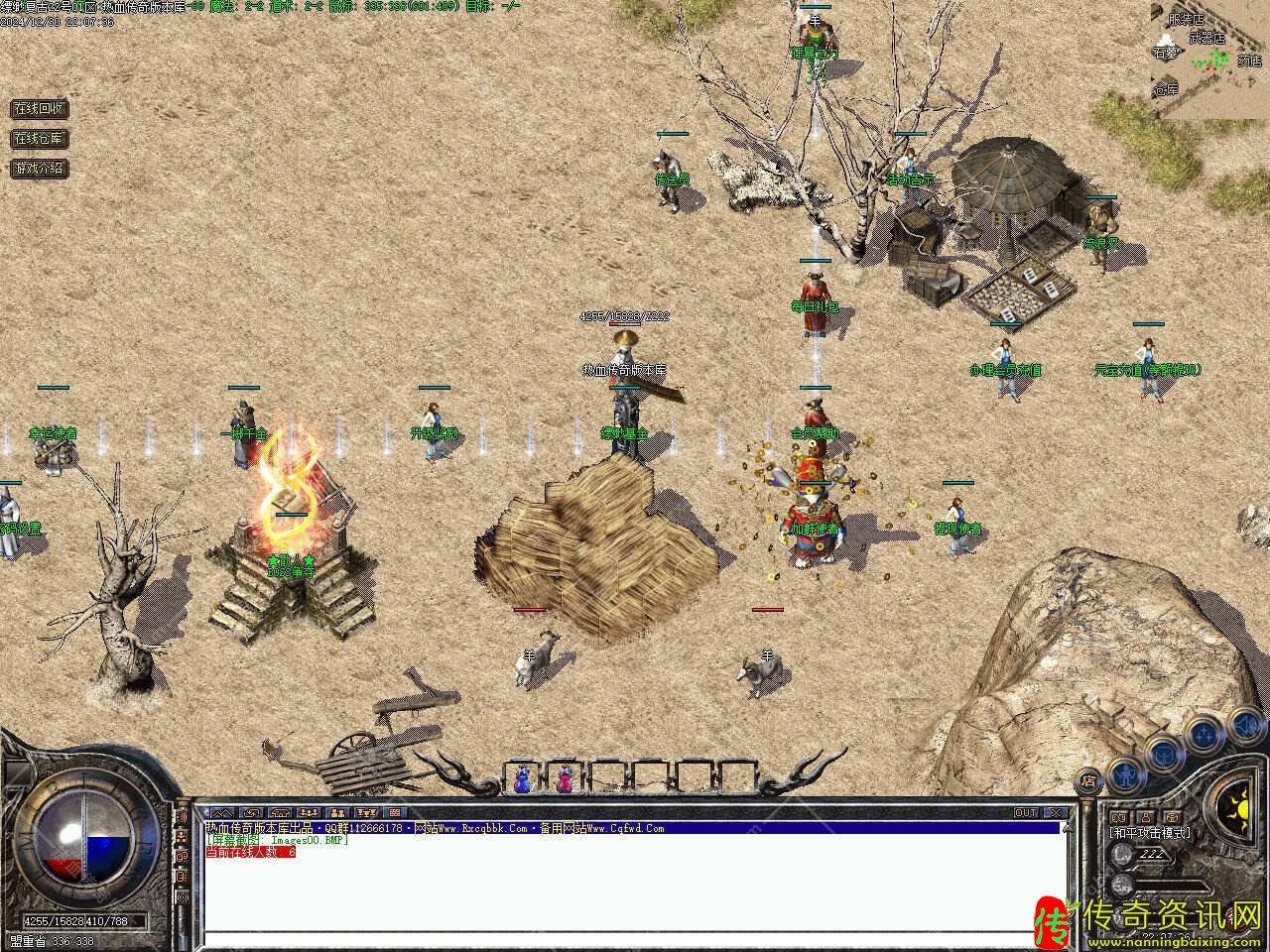
Task: Click the OUT button on chat panel
Action: [x=1026, y=813]
